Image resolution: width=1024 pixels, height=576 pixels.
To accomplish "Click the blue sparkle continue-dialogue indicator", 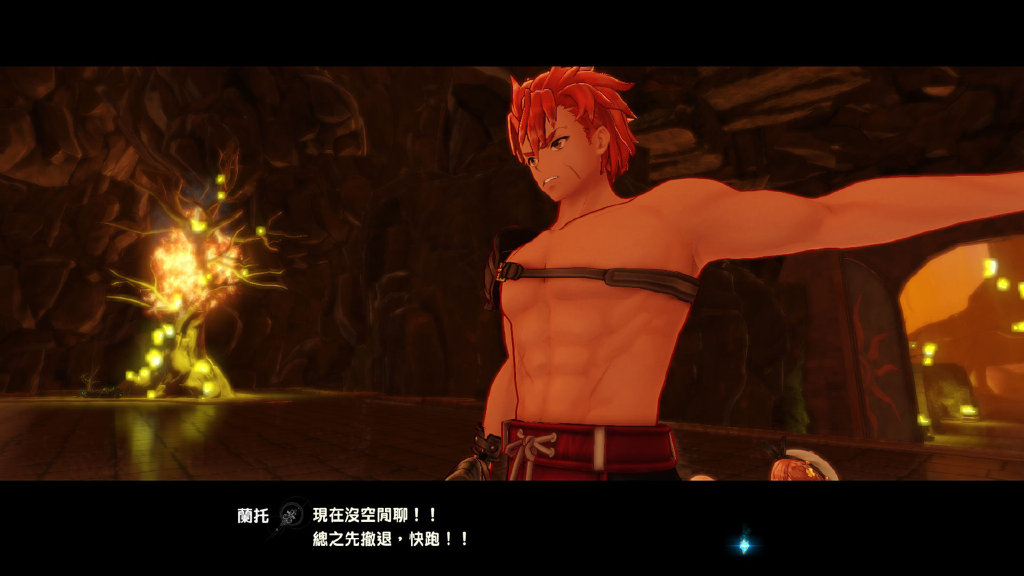I will [x=744, y=545].
